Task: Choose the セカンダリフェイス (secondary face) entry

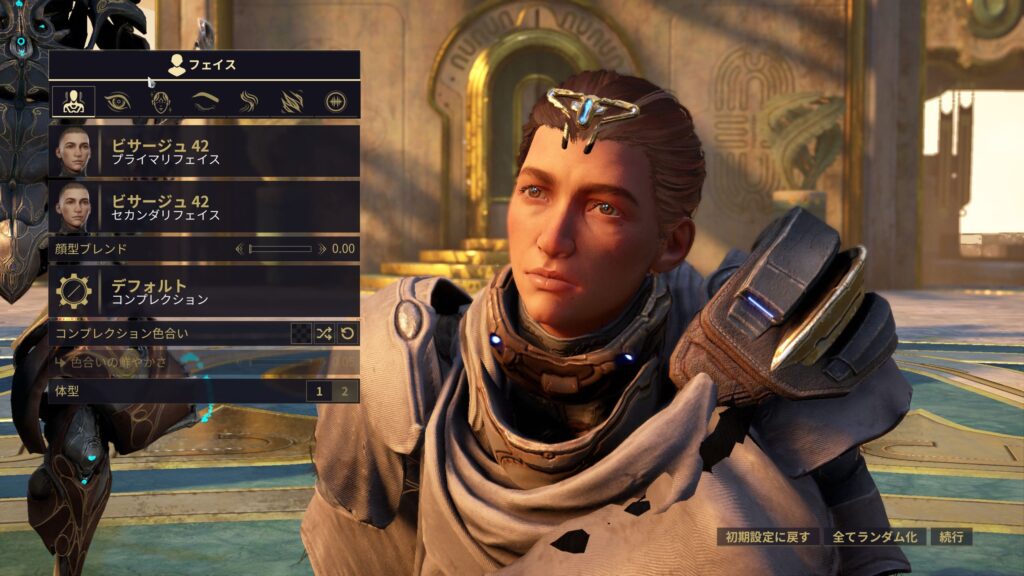Action: point(204,207)
